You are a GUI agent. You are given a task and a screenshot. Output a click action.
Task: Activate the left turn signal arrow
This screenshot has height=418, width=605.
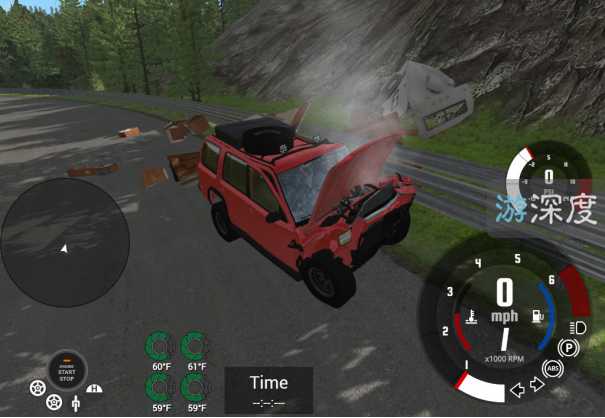click(516, 387)
